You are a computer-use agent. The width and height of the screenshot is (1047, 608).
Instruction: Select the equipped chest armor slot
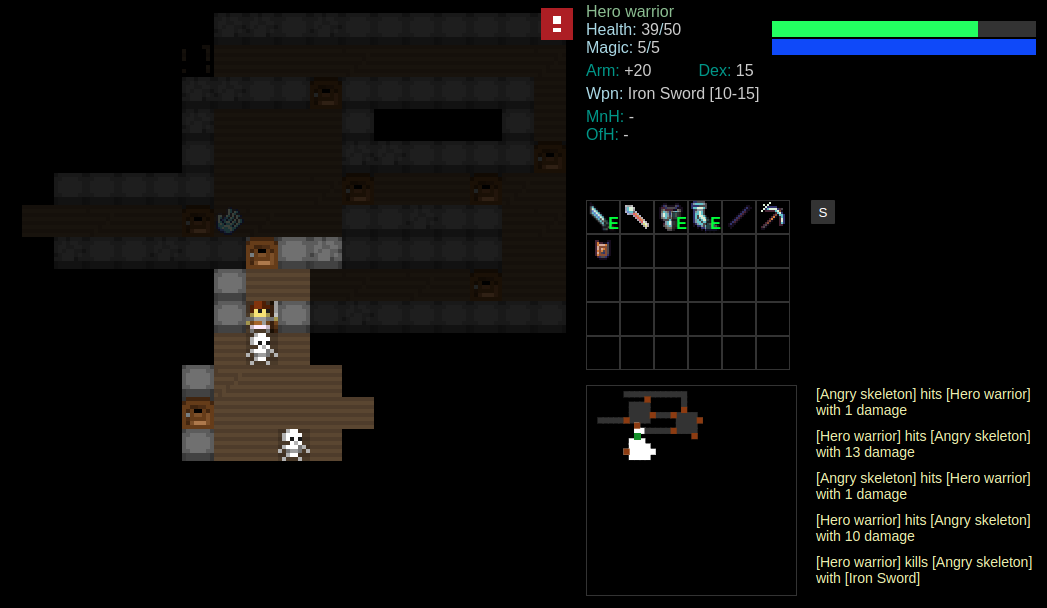(x=671, y=217)
